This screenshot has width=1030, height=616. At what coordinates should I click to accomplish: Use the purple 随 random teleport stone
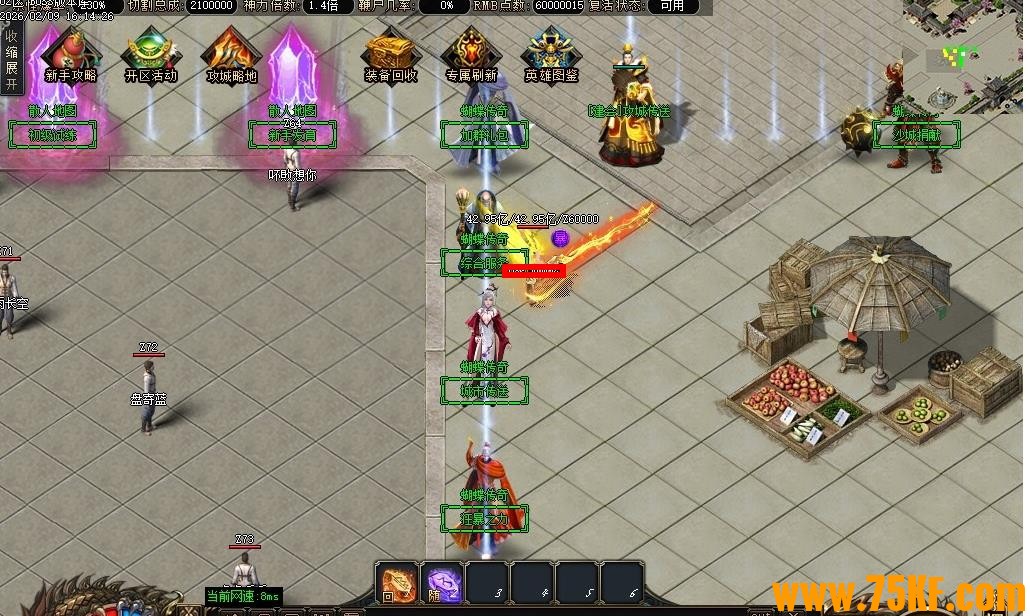click(442, 582)
